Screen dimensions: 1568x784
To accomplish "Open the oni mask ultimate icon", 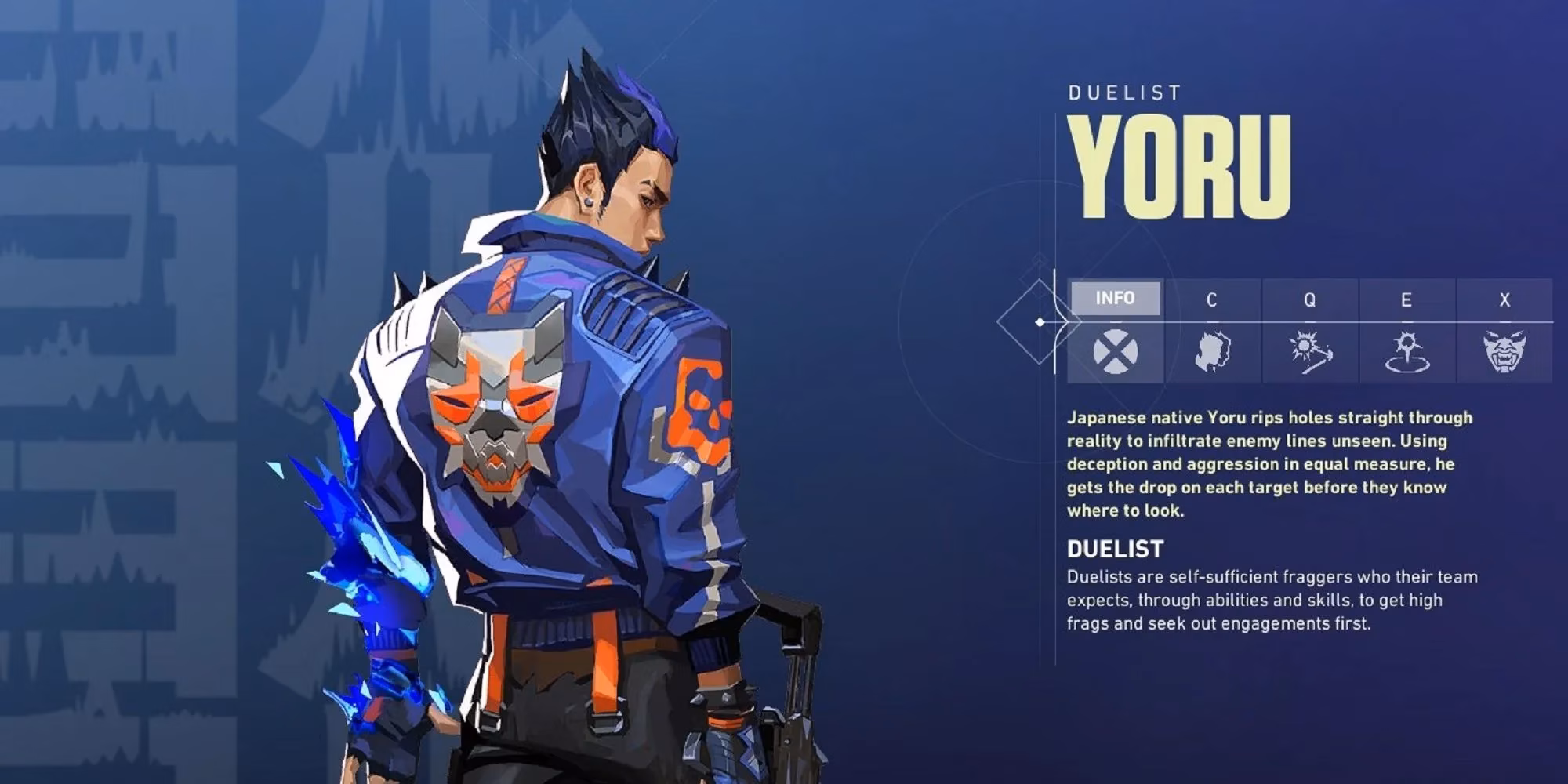I will coord(1504,351).
